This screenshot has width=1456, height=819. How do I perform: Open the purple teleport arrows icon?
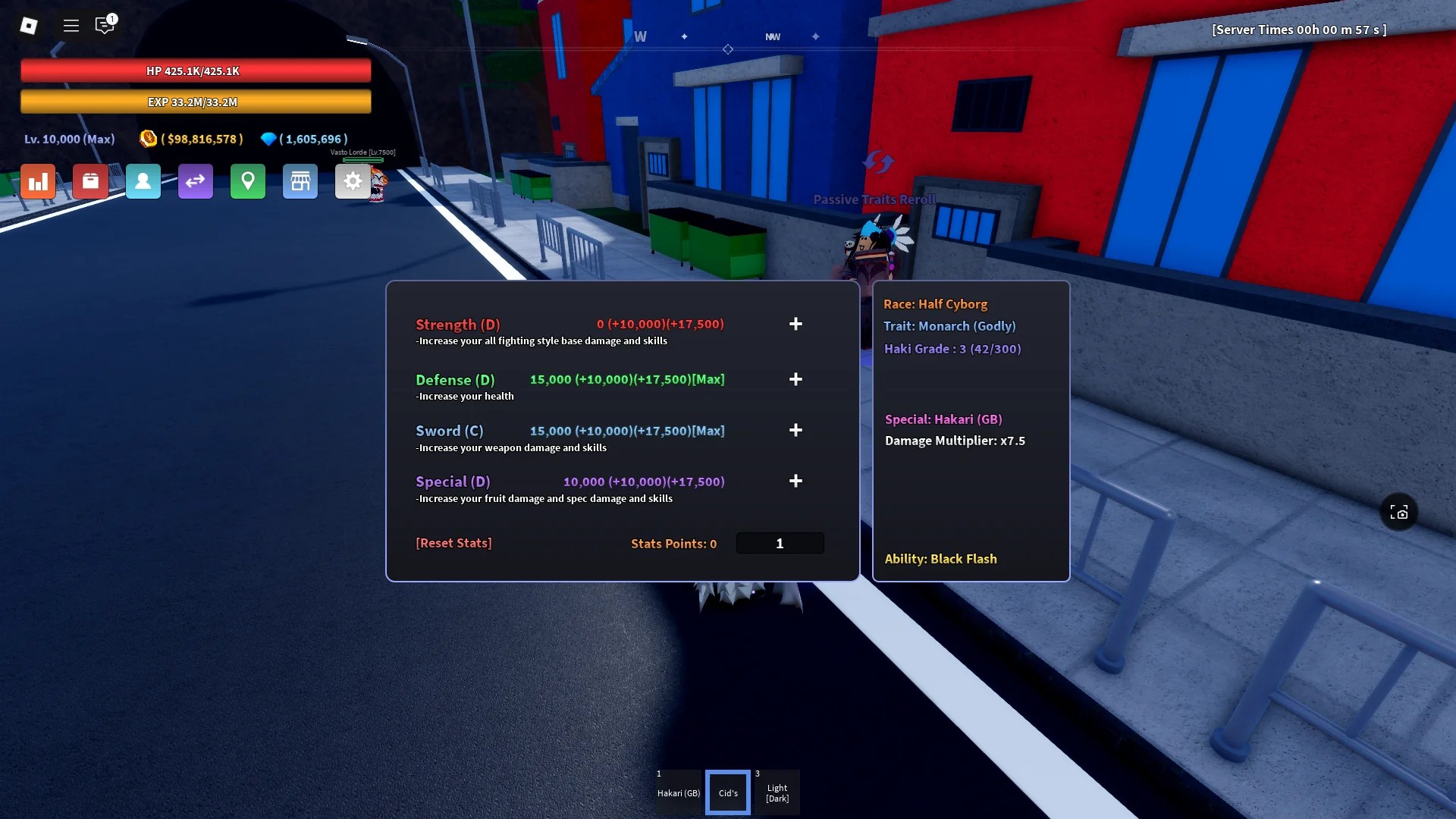(x=196, y=181)
